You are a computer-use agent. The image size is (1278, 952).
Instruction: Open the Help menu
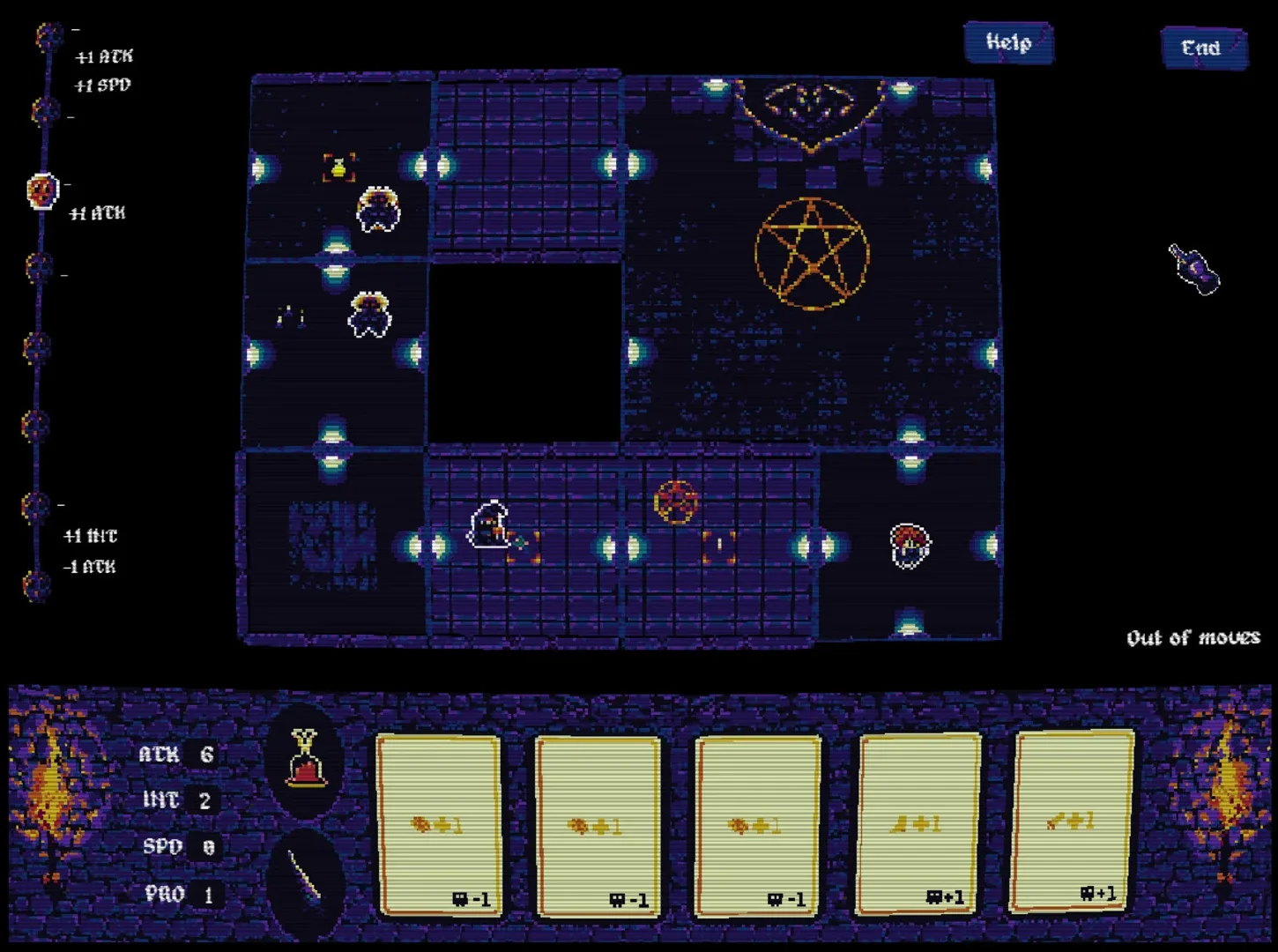pyautogui.click(x=1008, y=42)
